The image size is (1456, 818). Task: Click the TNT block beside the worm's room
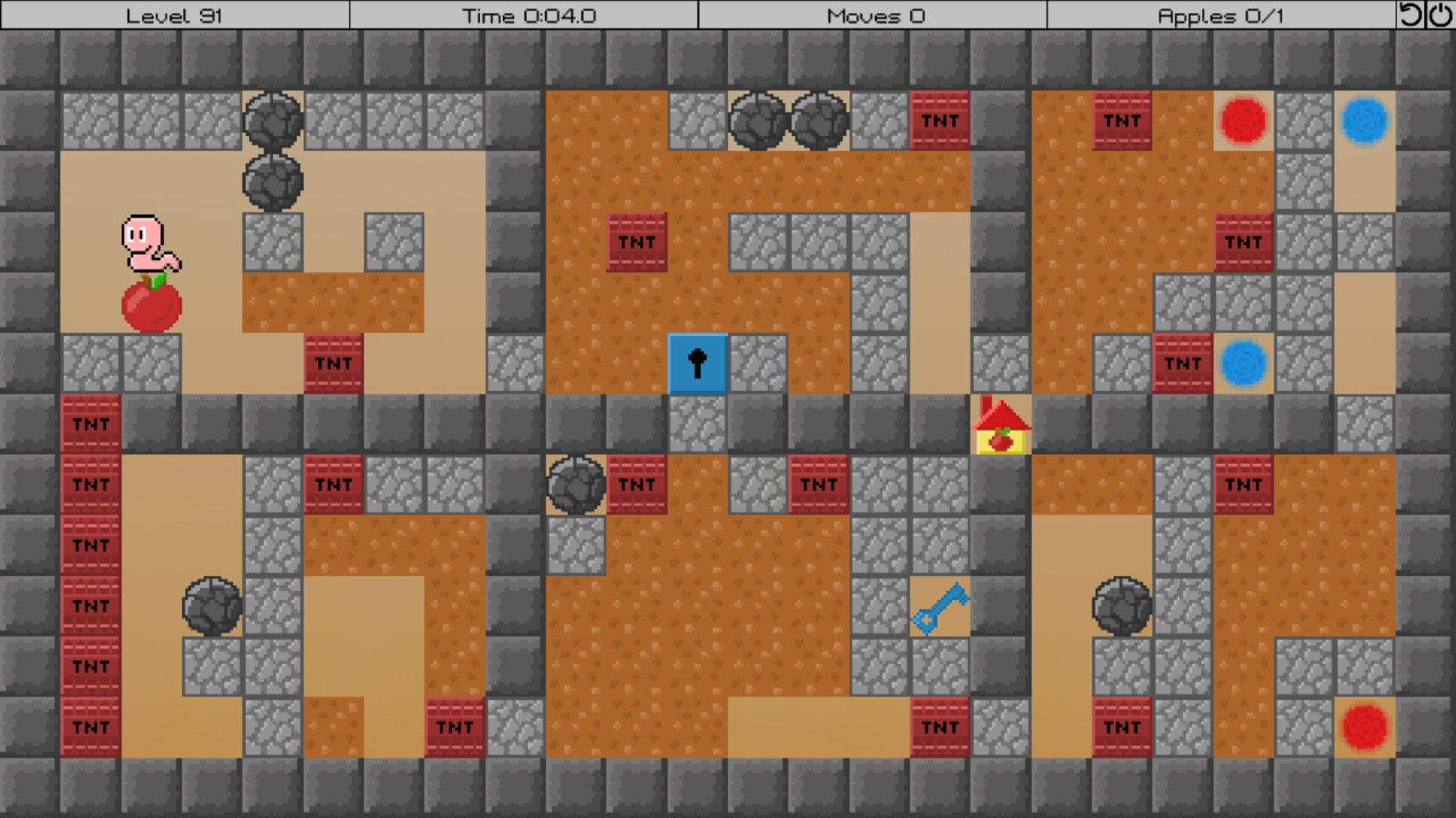(x=333, y=363)
